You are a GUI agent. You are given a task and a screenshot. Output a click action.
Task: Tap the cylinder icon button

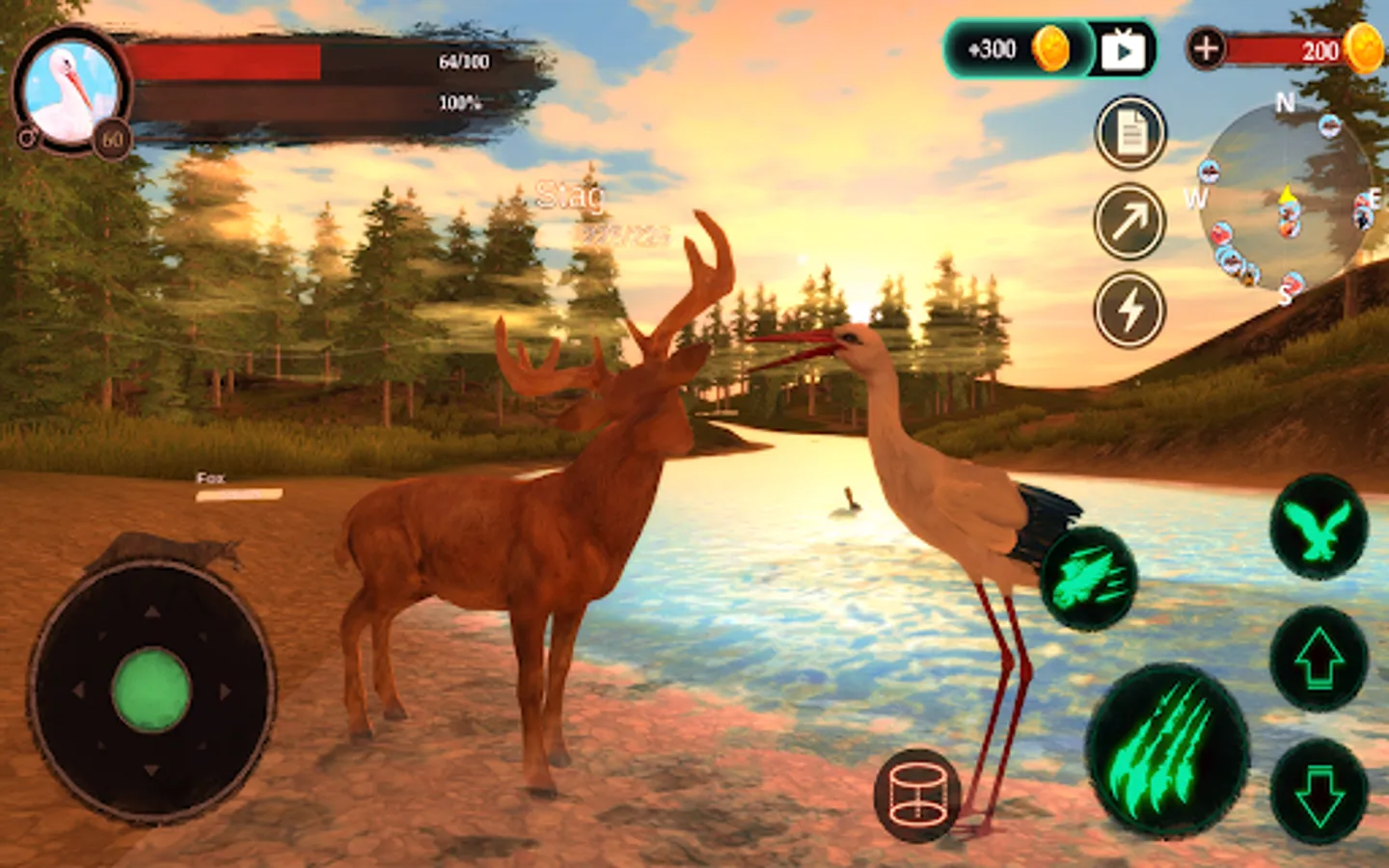(917, 794)
